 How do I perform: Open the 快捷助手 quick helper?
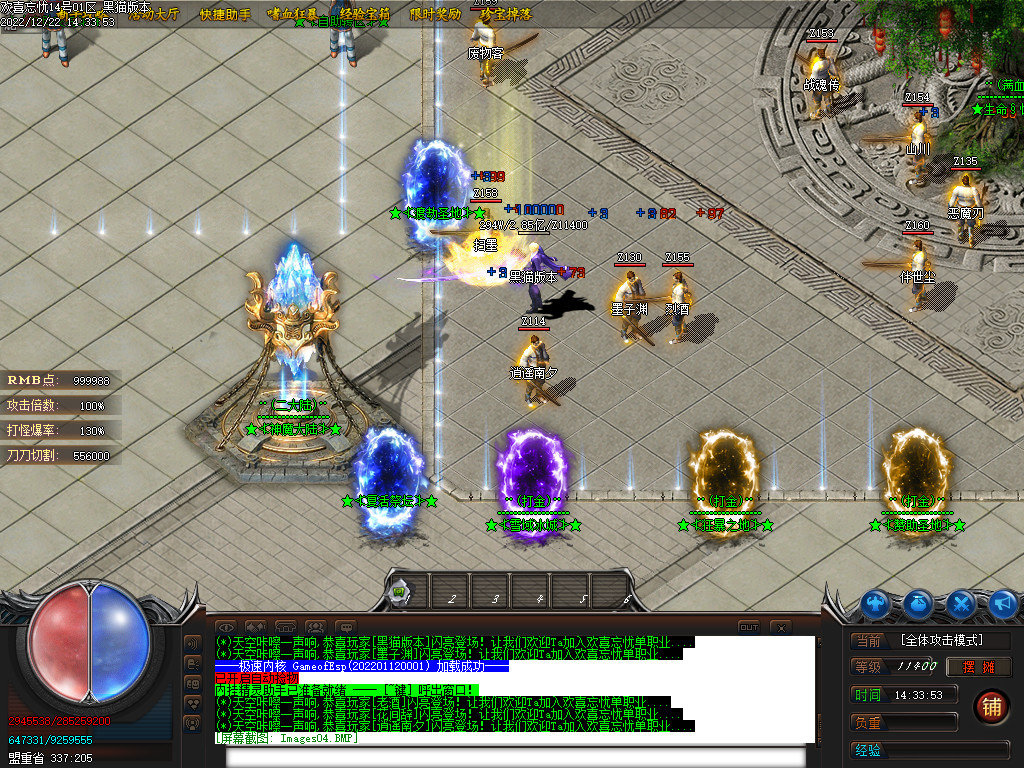[x=224, y=14]
